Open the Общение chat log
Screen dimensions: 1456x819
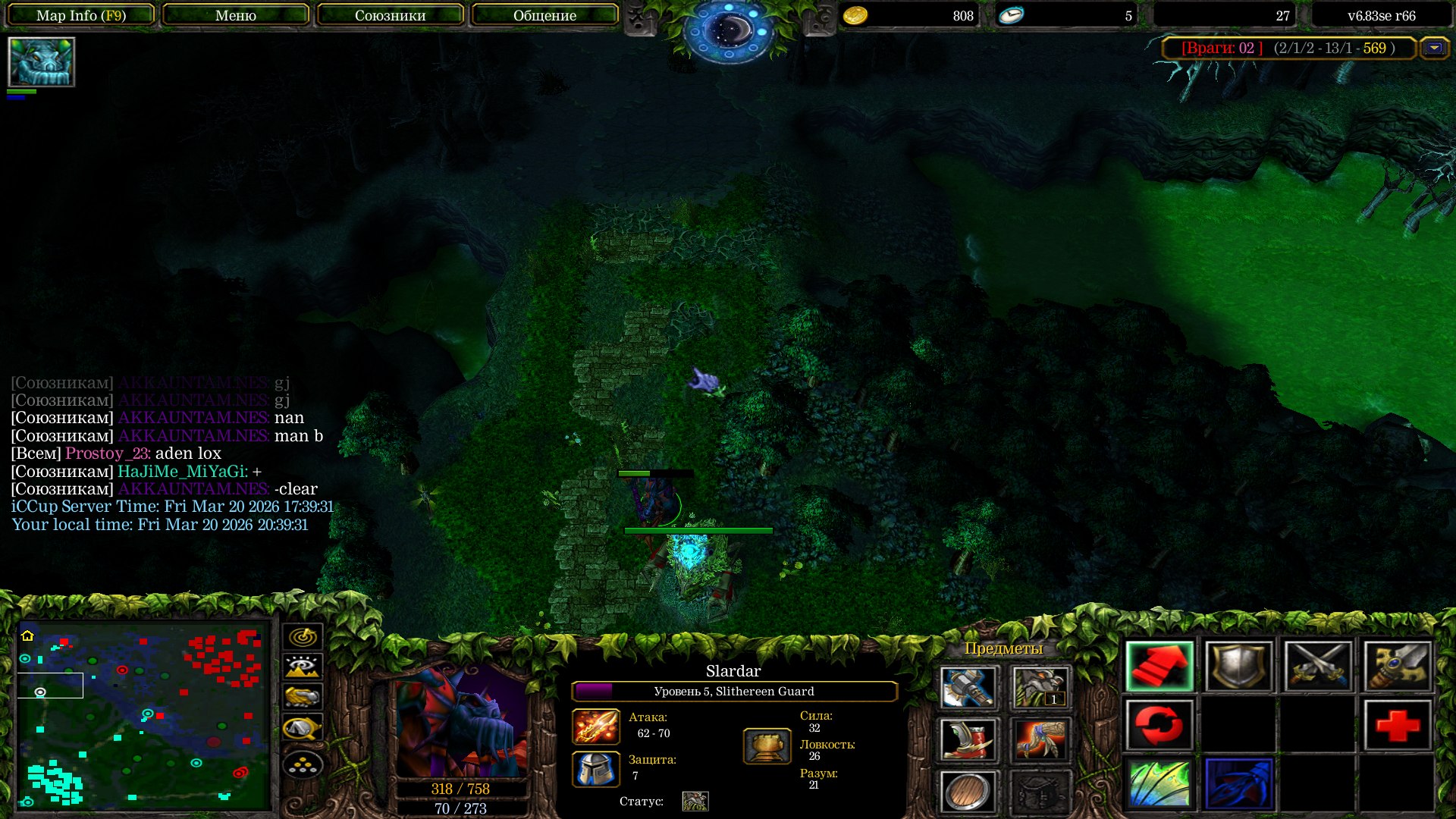coord(544,15)
